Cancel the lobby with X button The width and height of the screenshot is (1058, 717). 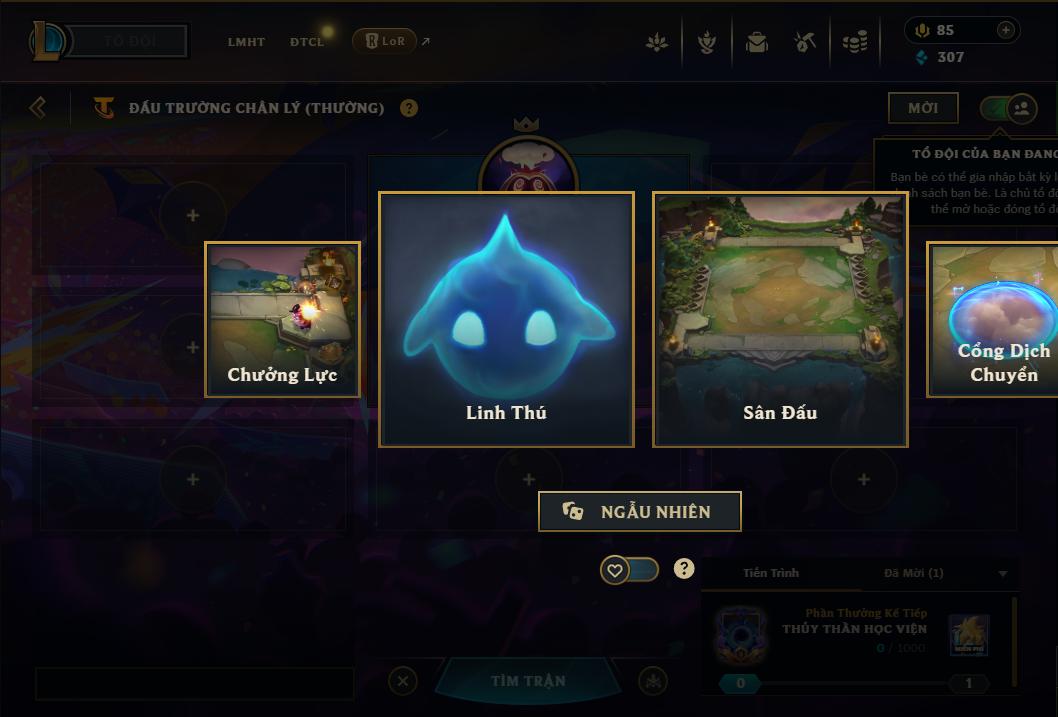tap(402, 681)
